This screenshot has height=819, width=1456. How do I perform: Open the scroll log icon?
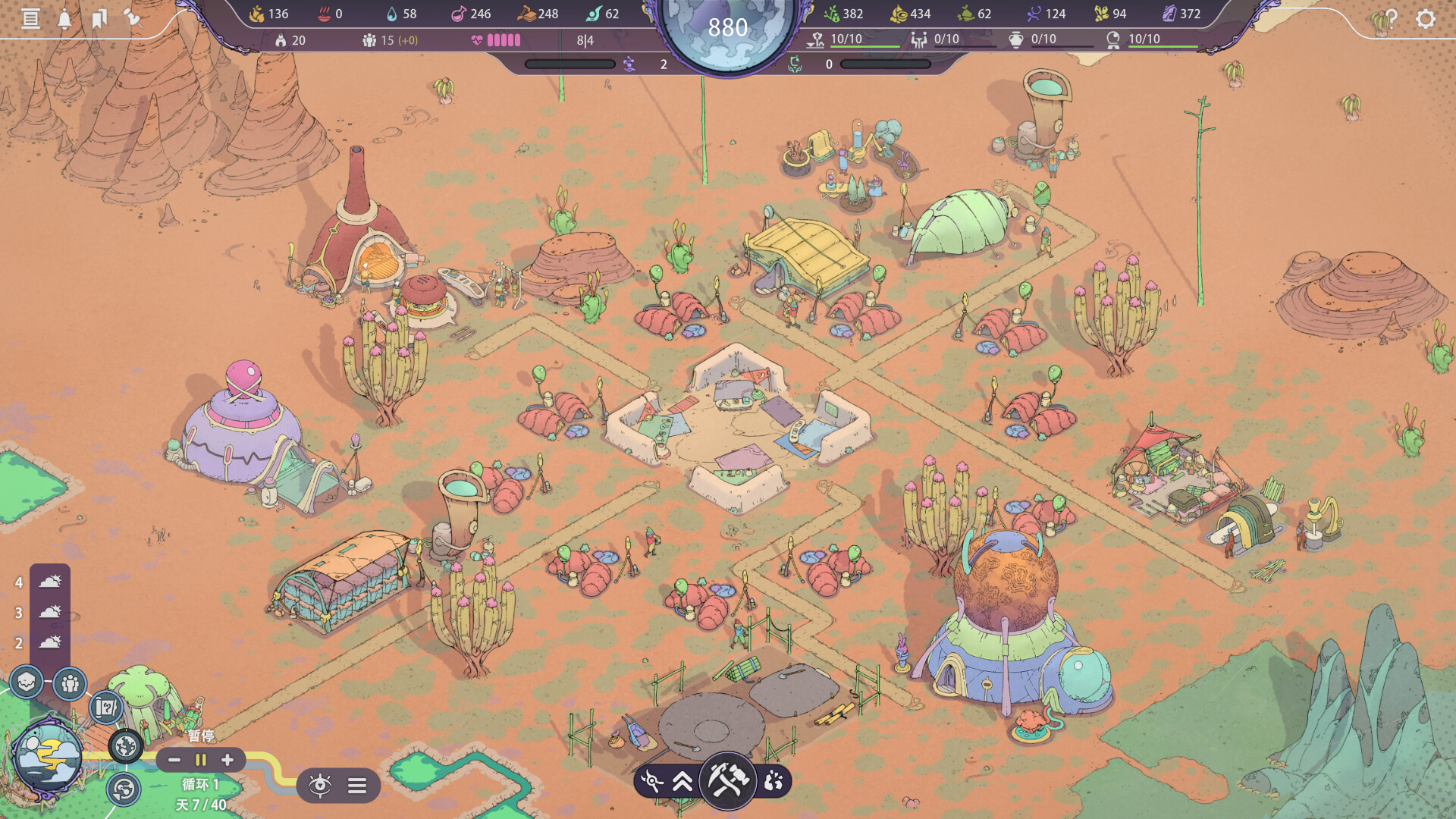[30, 18]
